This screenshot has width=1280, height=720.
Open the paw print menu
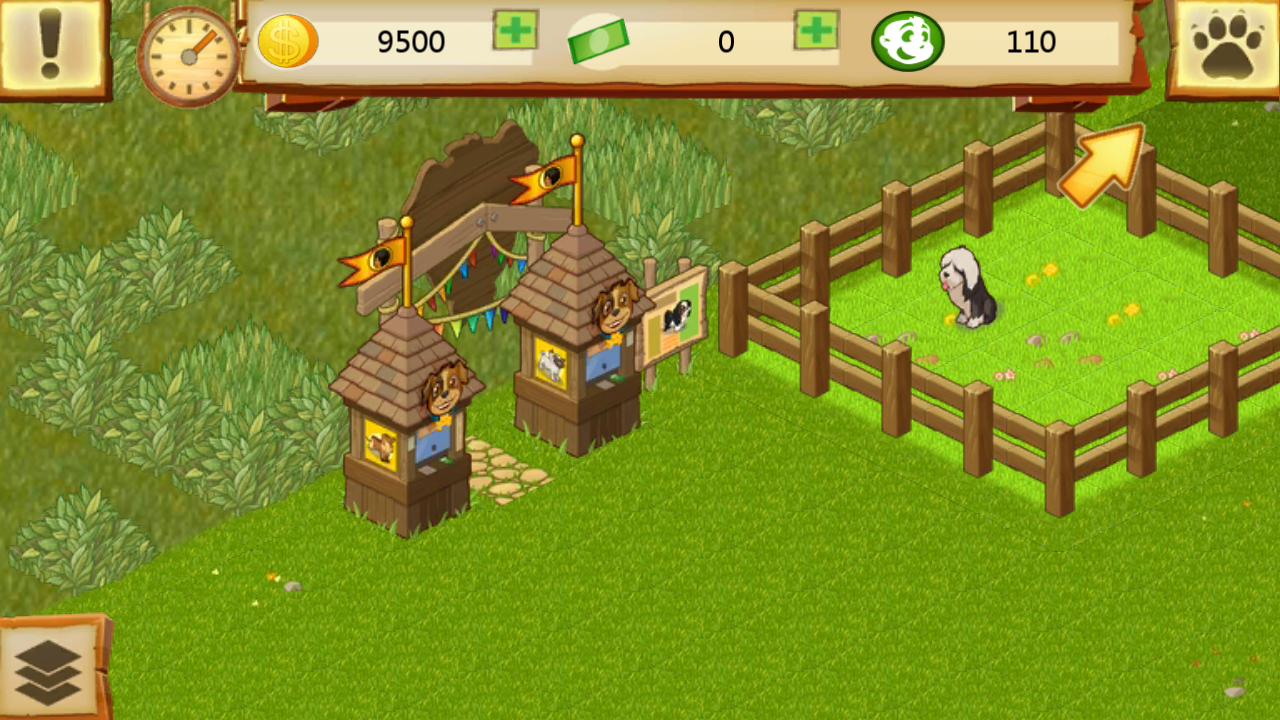pos(1226,47)
